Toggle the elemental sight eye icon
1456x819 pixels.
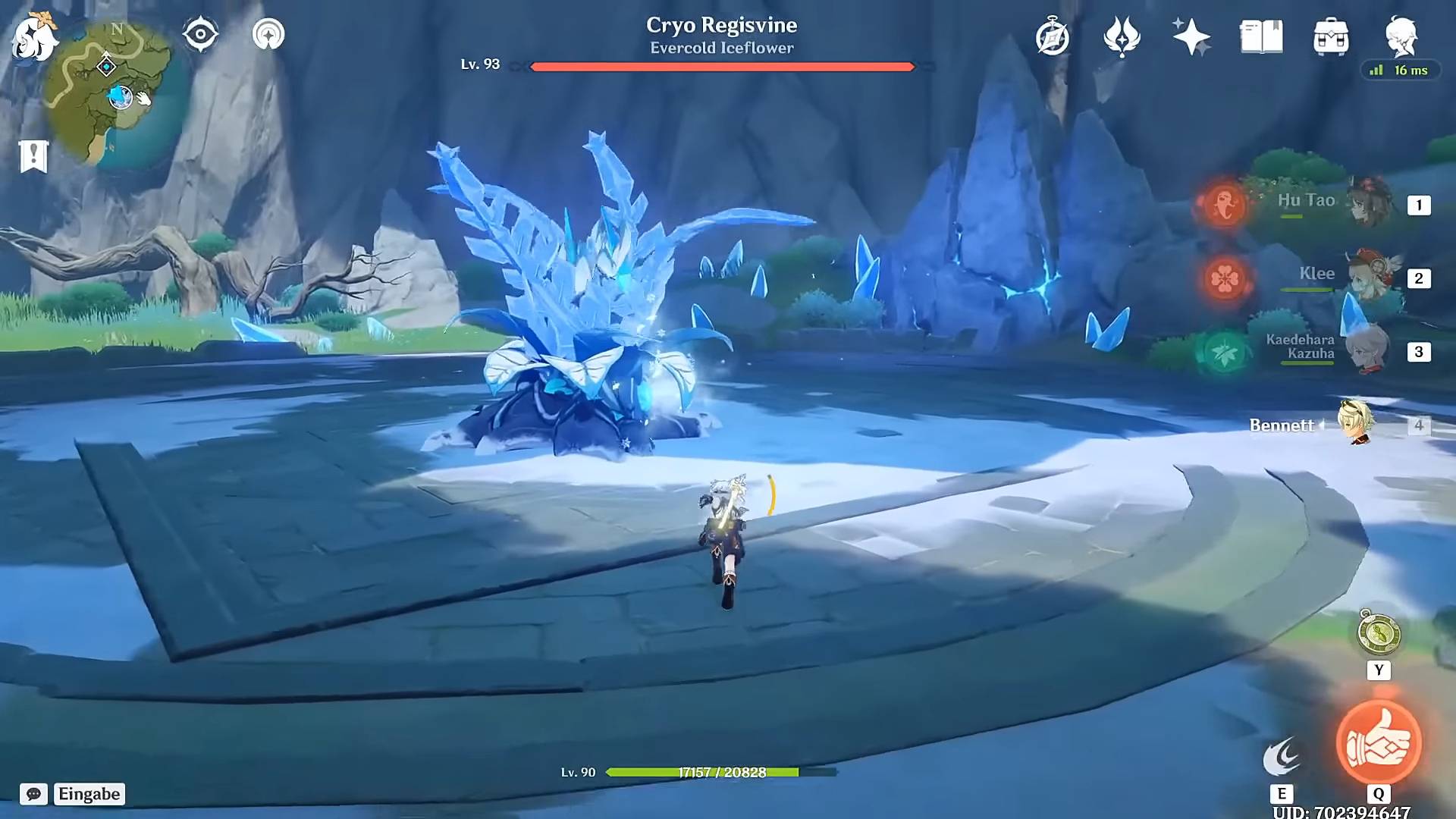point(200,34)
